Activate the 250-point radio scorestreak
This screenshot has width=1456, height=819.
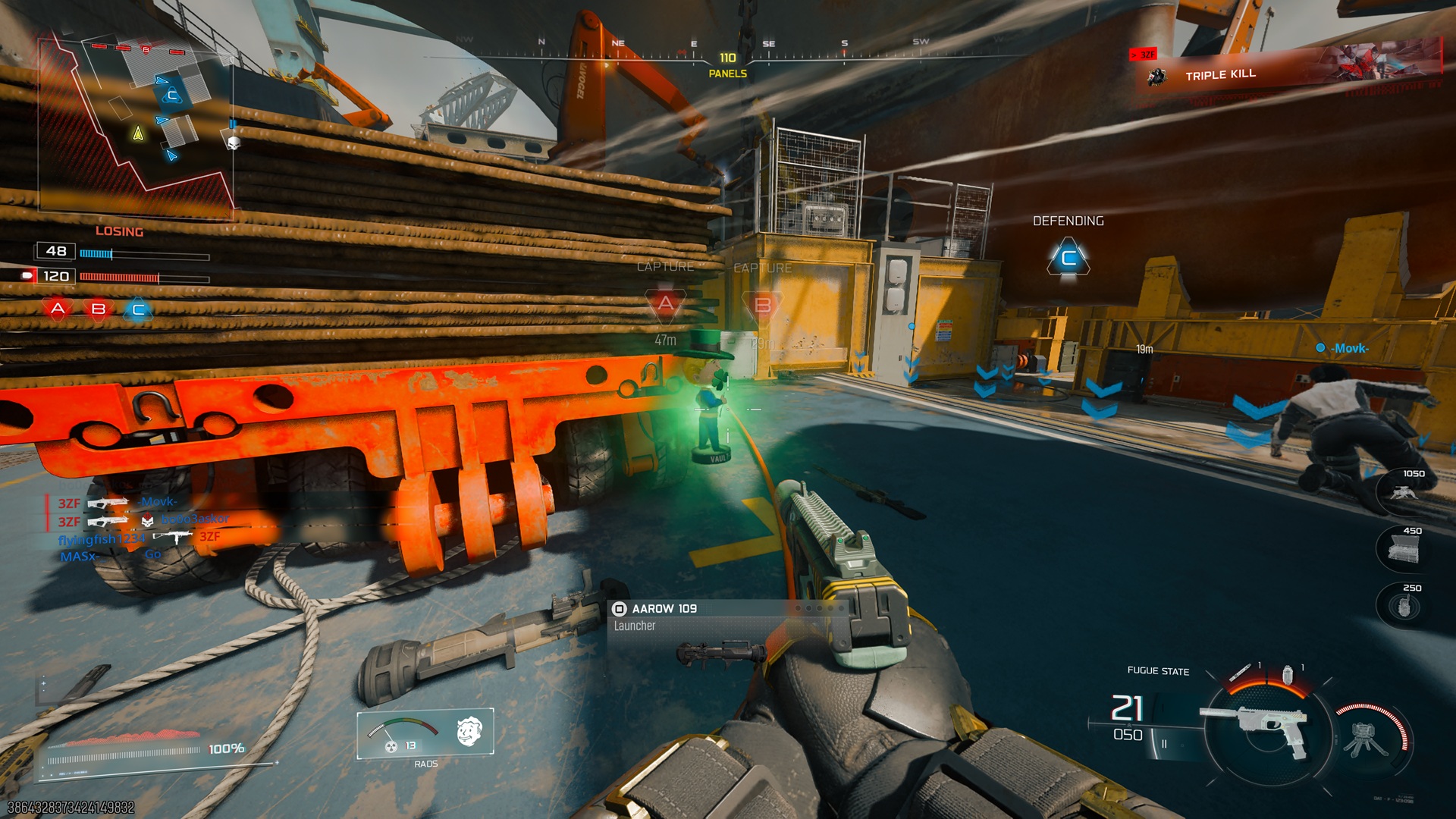pos(1403,605)
